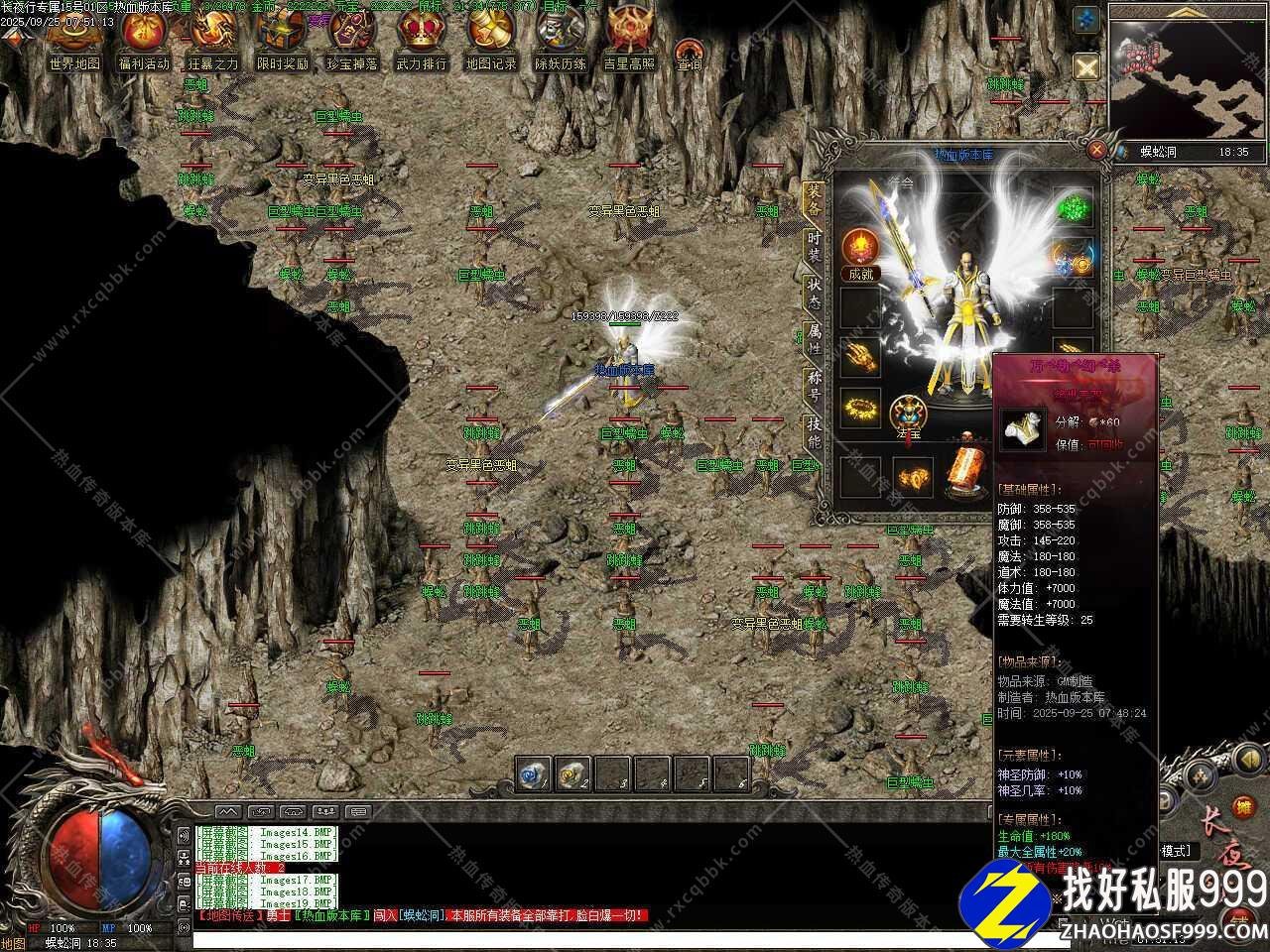
Task: Show the 珍宝掉落 treasure drops list
Action: 351,38
